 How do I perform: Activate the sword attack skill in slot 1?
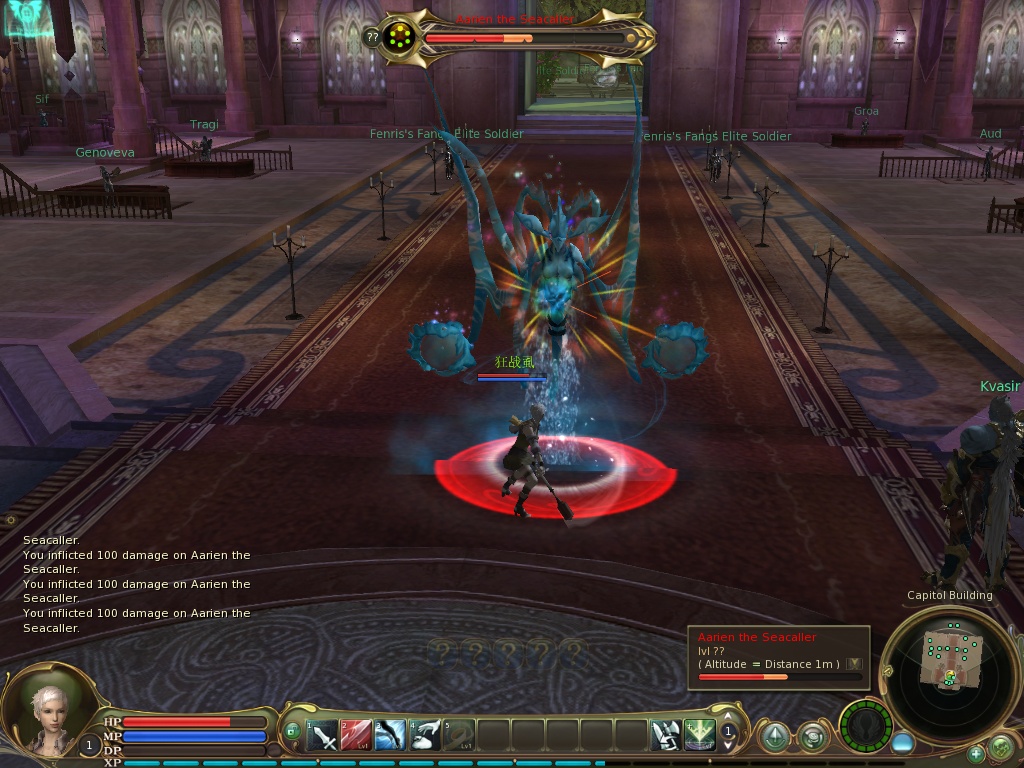[322, 736]
